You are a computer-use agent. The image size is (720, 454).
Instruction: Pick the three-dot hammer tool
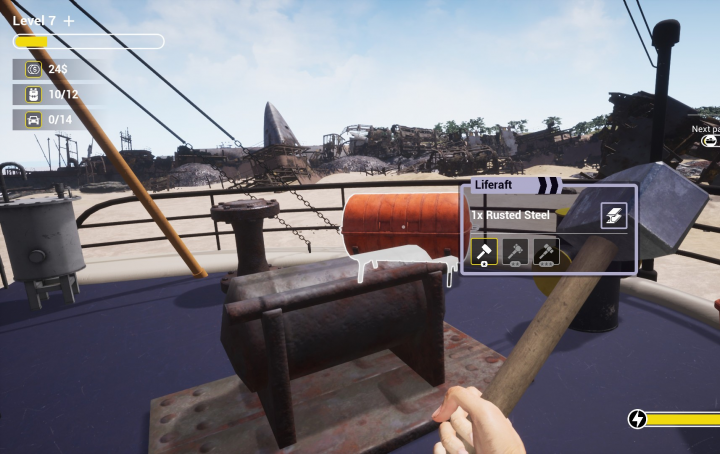(x=546, y=252)
